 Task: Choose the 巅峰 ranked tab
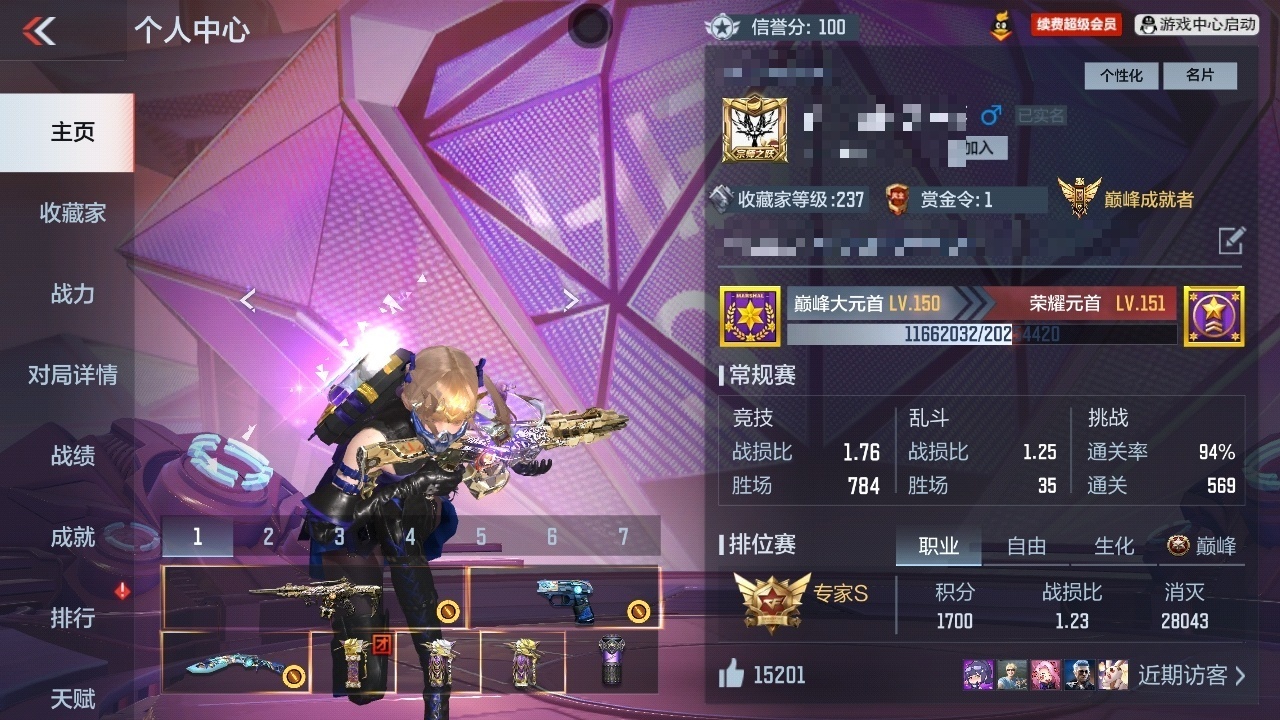[1202, 546]
